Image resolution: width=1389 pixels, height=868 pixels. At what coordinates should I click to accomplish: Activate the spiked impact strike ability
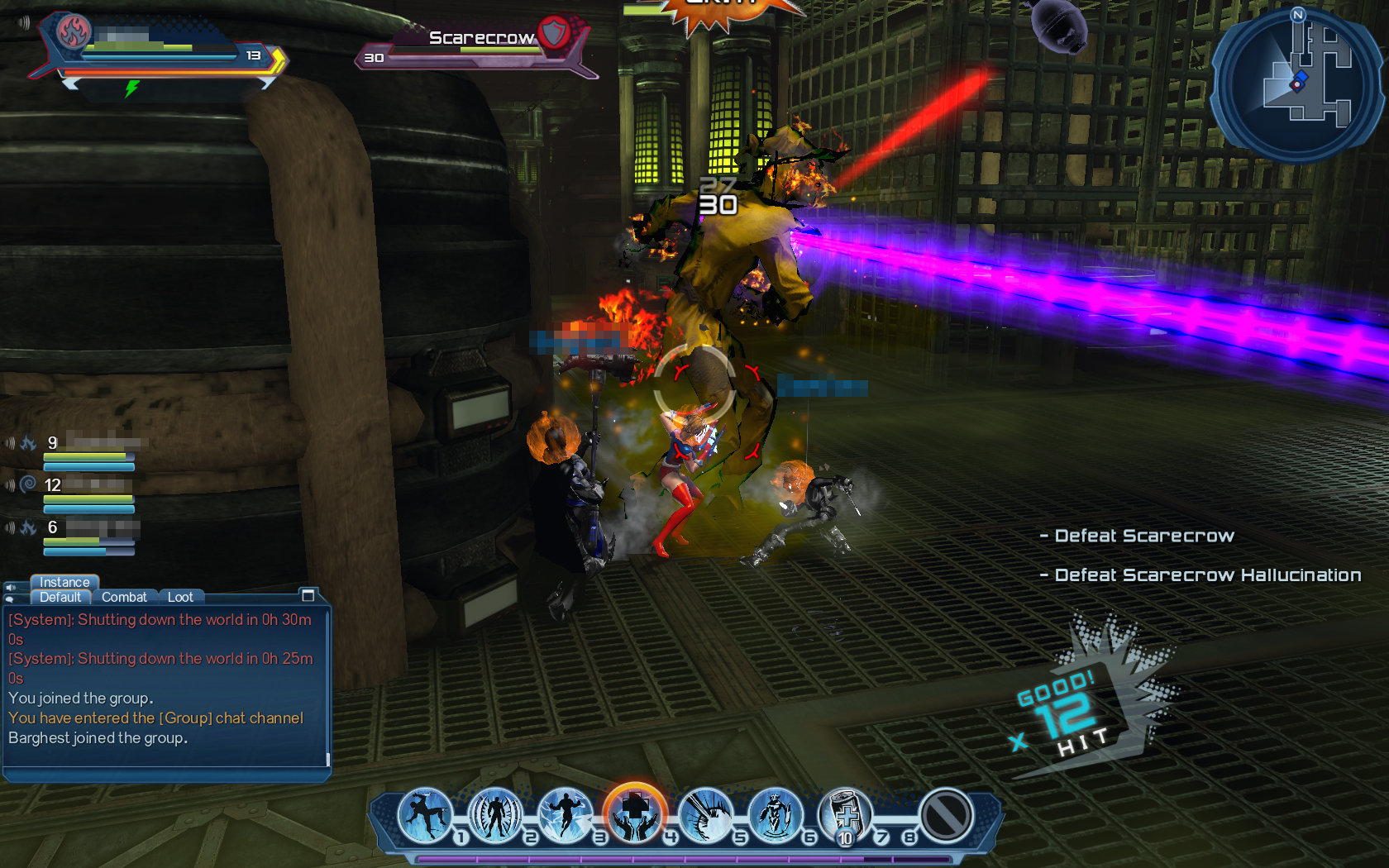705,816
